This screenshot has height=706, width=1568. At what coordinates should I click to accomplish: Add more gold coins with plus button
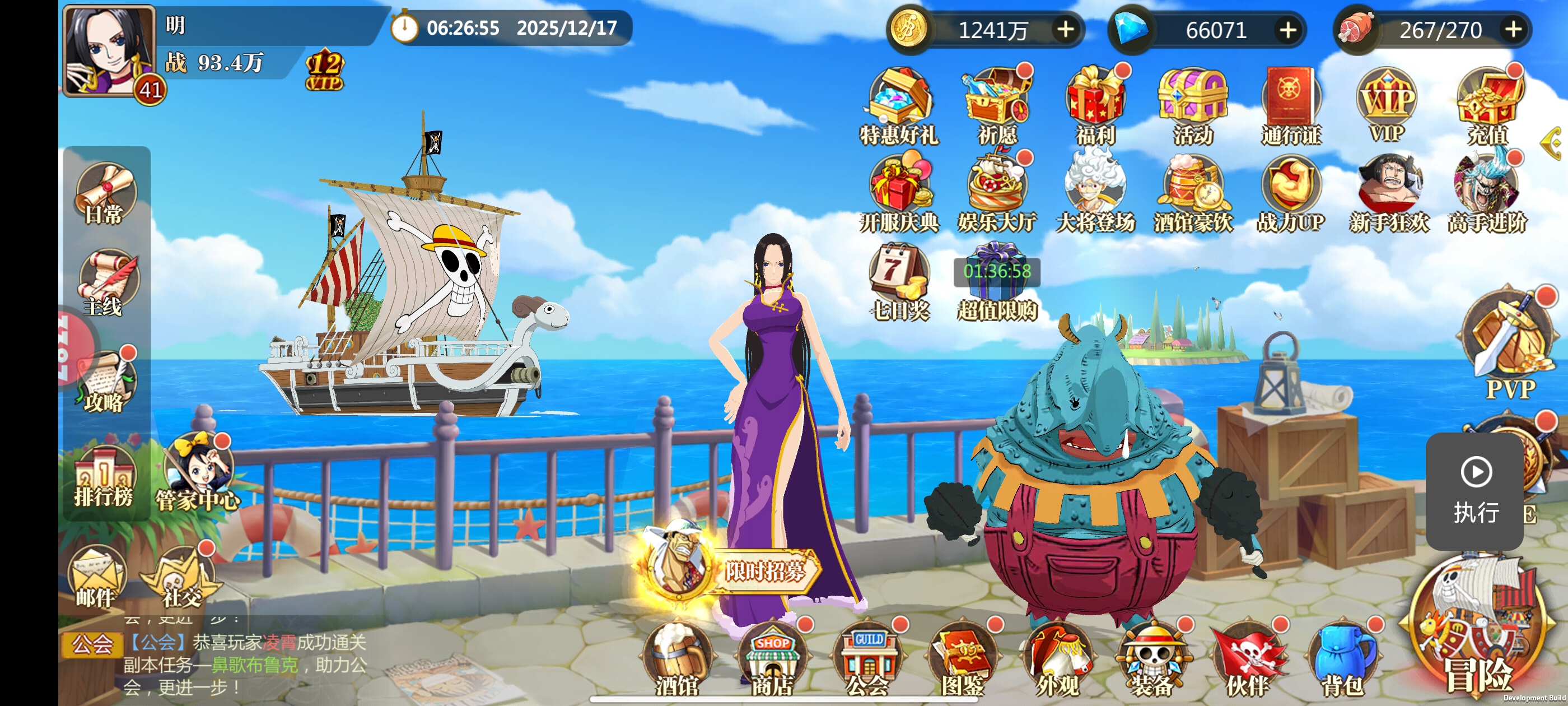coord(1065,29)
